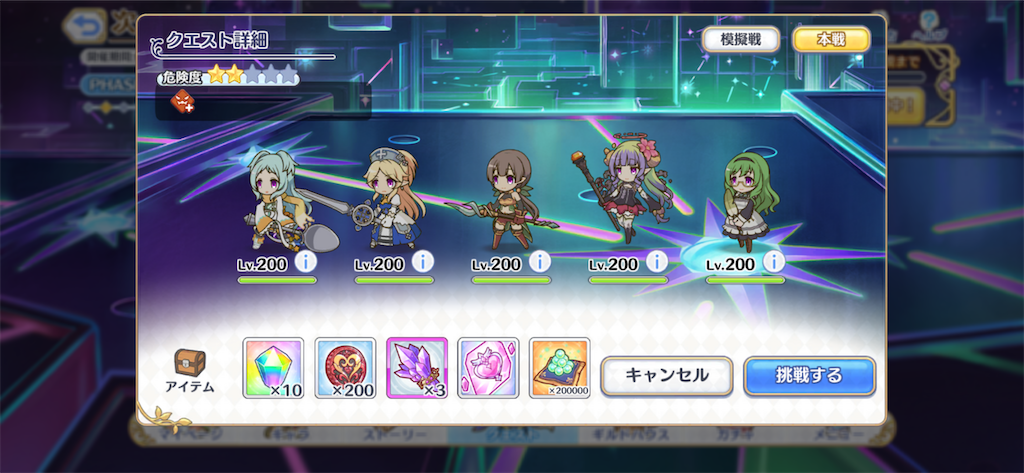1024x473 pixels.
Task: Start the quest with 挑戦する
Action: [809, 376]
